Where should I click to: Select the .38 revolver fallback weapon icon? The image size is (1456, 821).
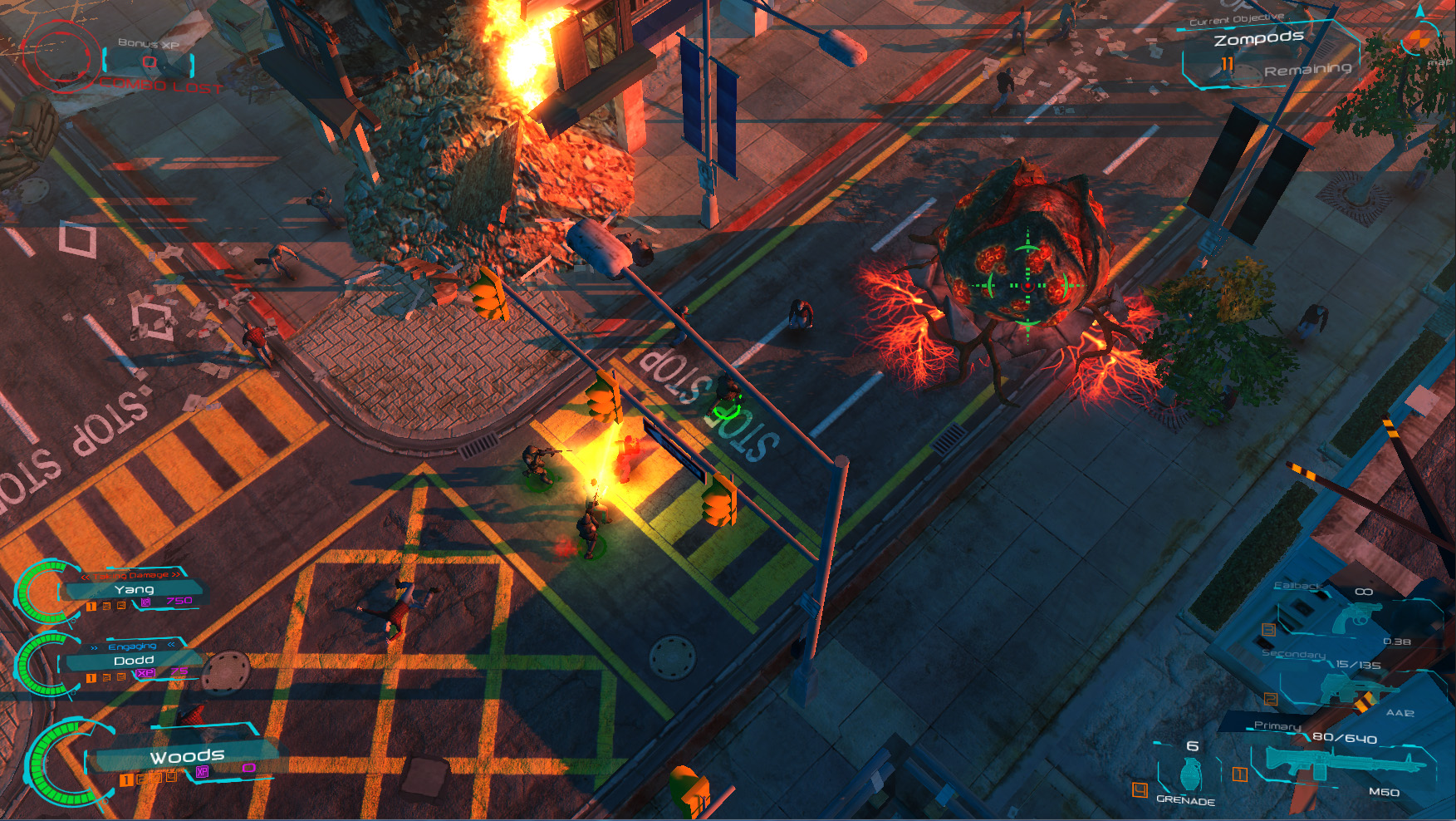point(1359,617)
